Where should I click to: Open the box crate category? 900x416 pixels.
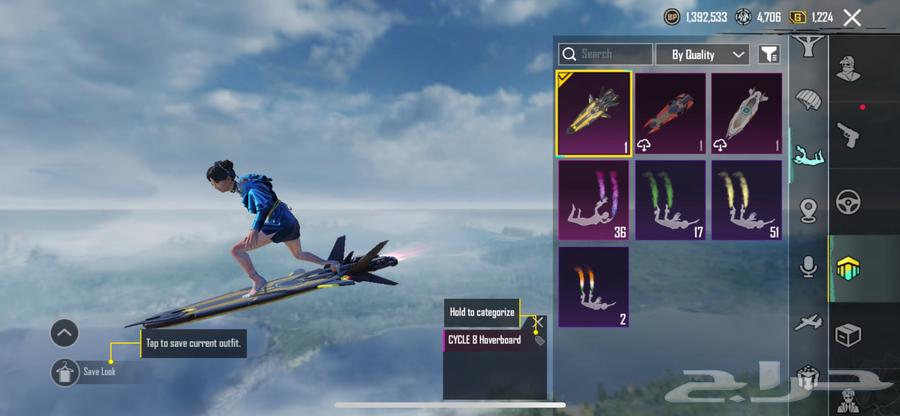pyautogui.click(x=848, y=335)
